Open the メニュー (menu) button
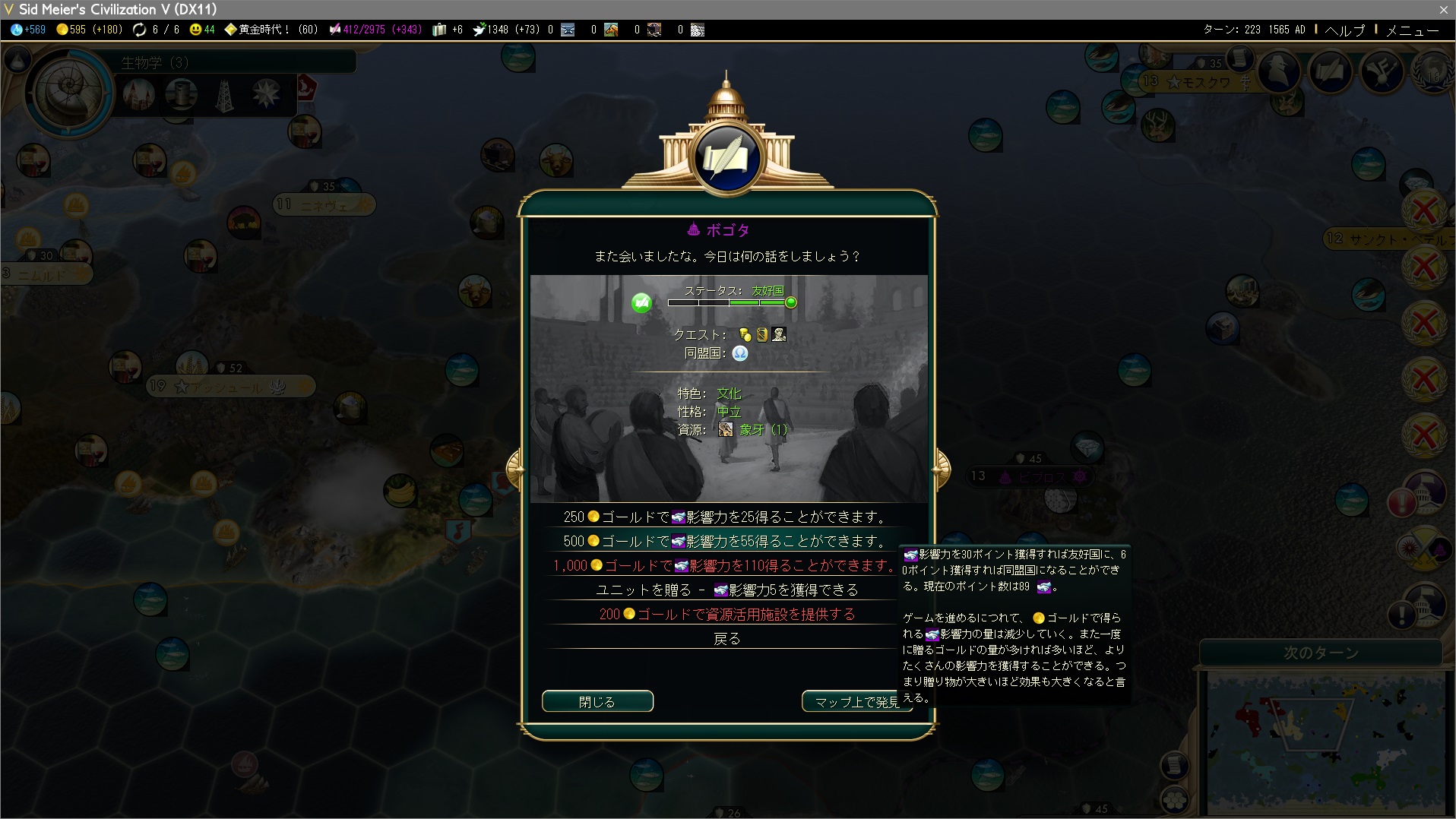This screenshot has width=1456, height=819. point(1412,30)
